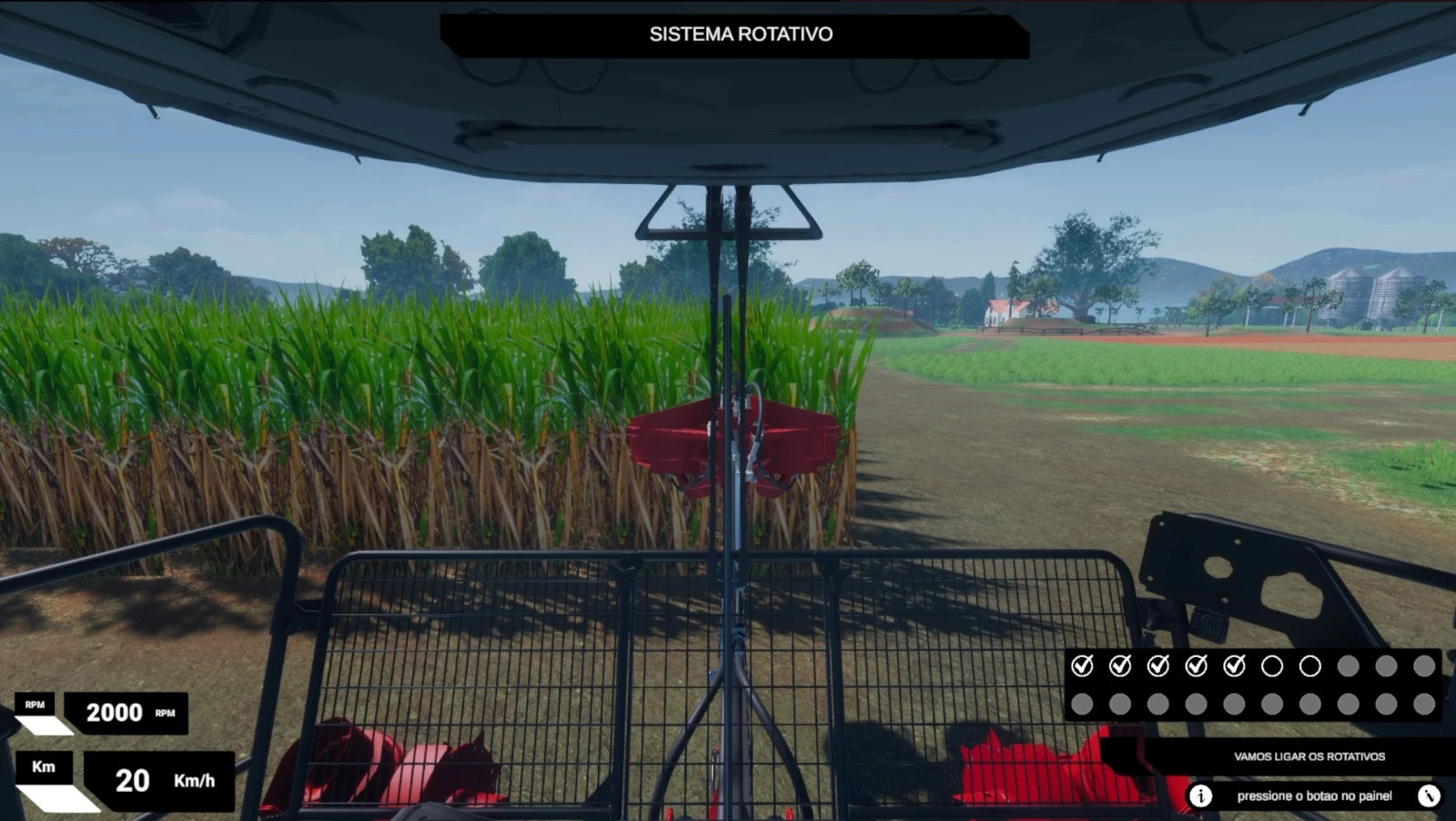Click the SISTEMA ROTATIVO title bar
1456x821 pixels.
point(740,35)
